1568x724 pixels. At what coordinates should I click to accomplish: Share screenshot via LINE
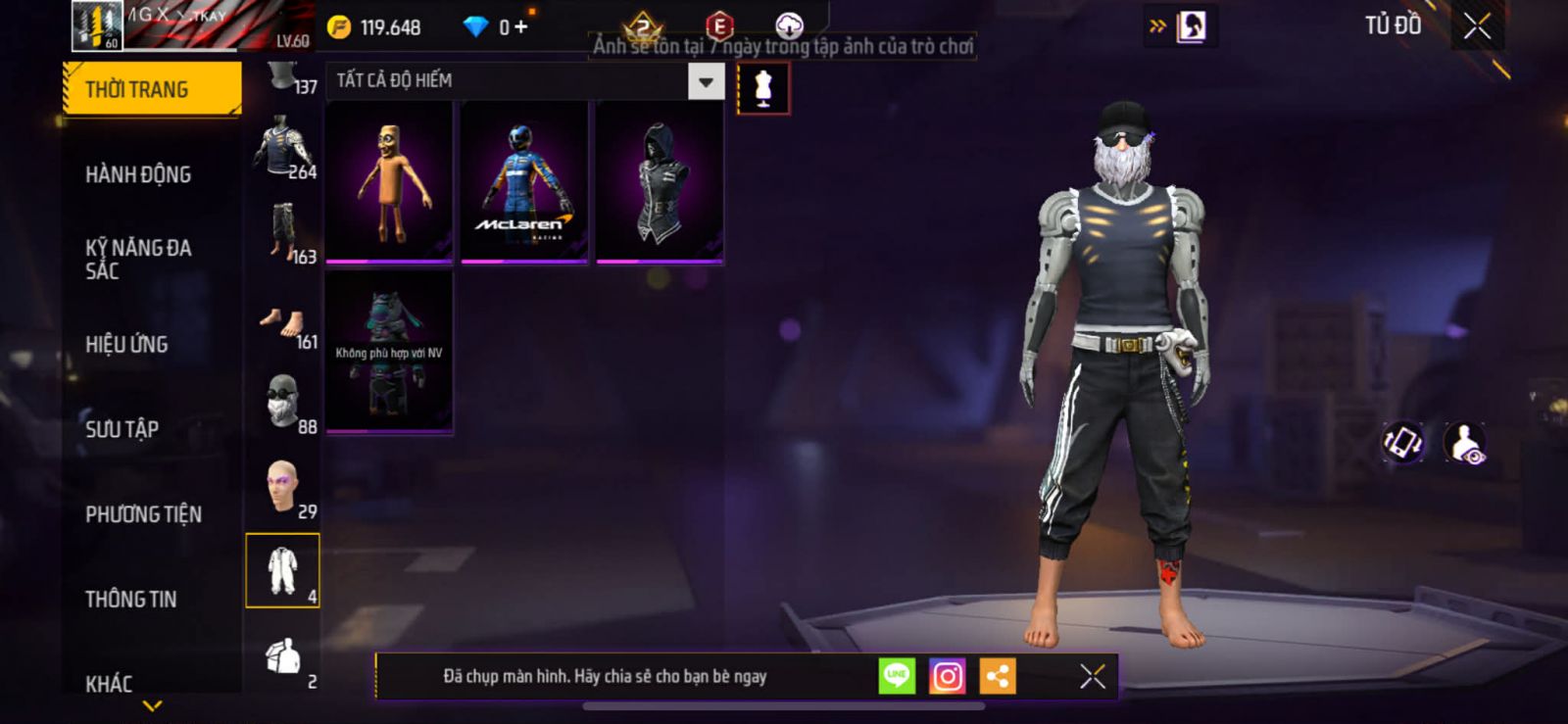click(896, 676)
